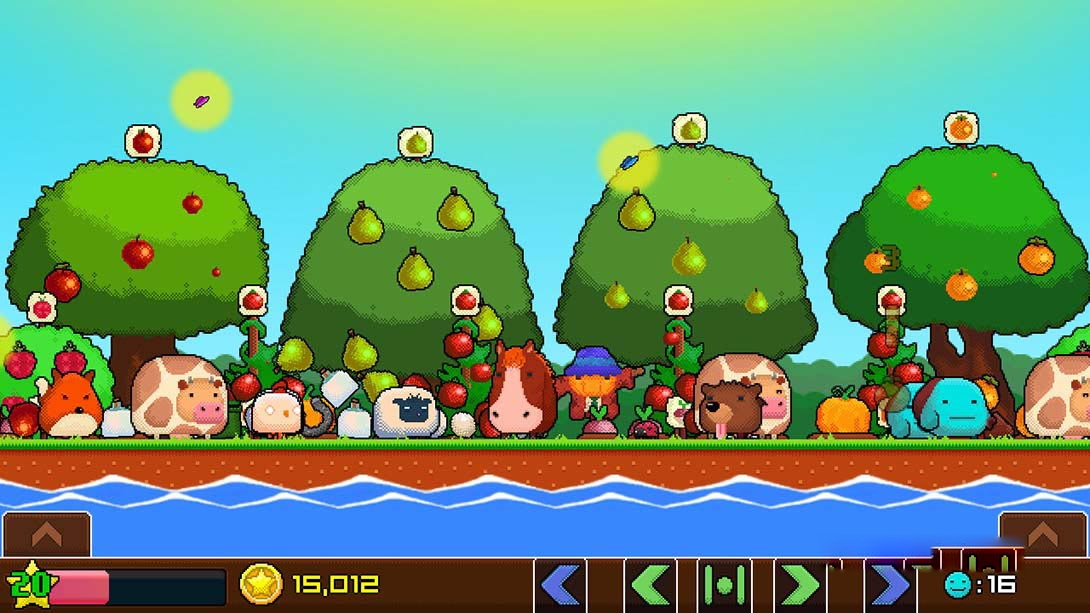Tap the orange harvest bubble above the orange tree
This screenshot has height=613, width=1090.
960,127
